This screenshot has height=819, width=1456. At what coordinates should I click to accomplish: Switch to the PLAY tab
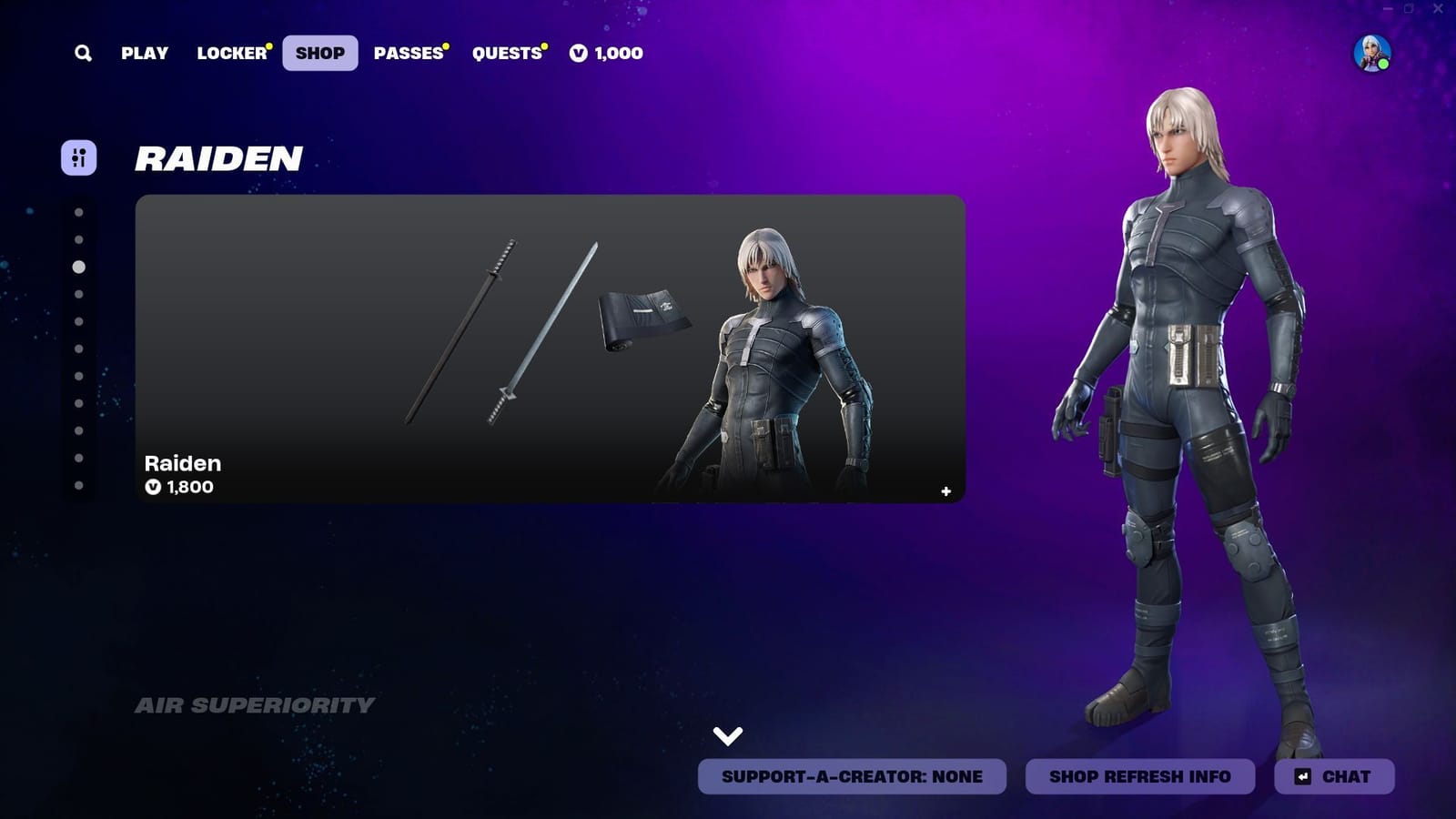click(146, 54)
